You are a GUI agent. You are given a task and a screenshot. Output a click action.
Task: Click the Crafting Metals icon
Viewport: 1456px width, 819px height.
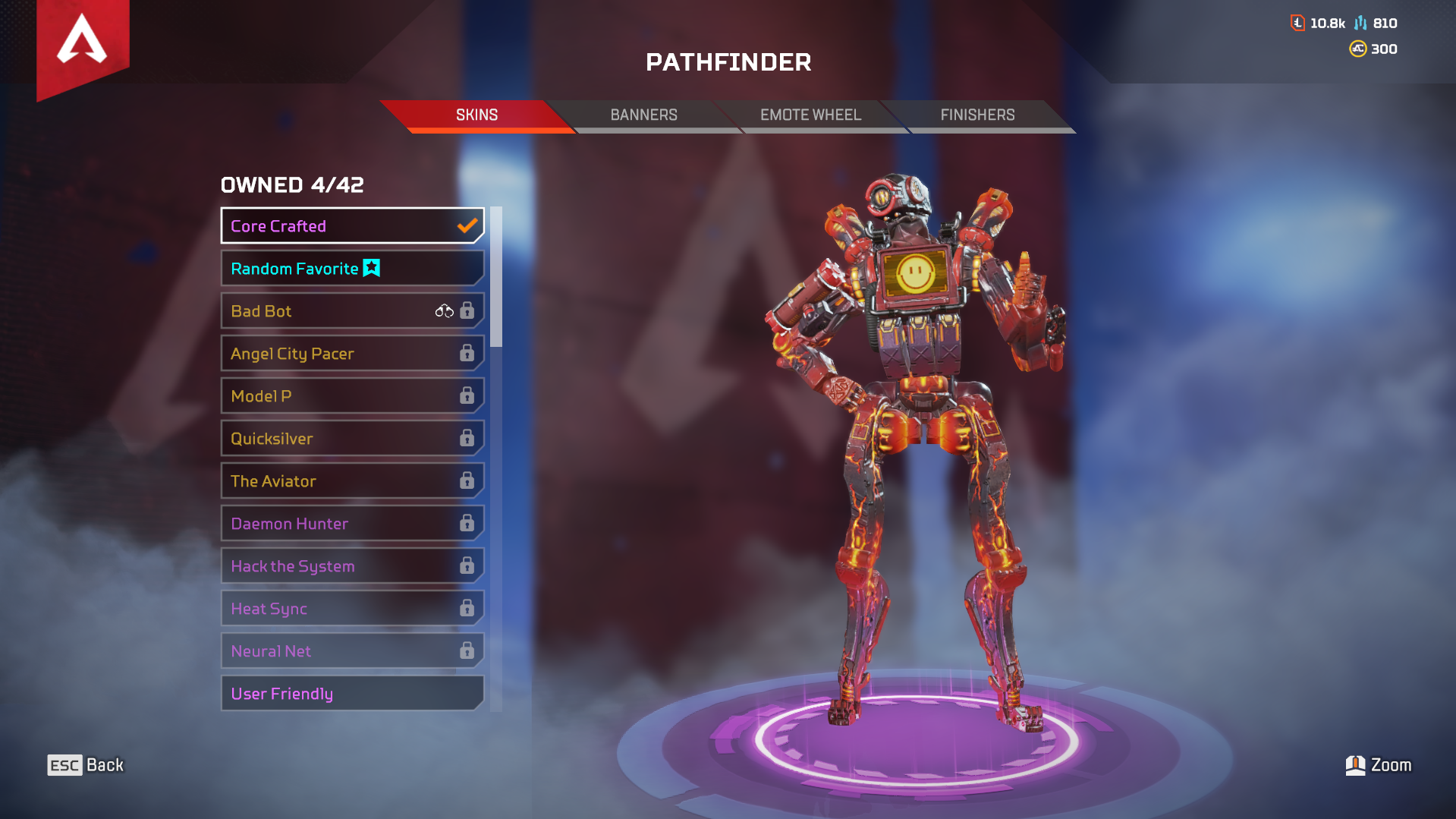click(x=1297, y=23)
